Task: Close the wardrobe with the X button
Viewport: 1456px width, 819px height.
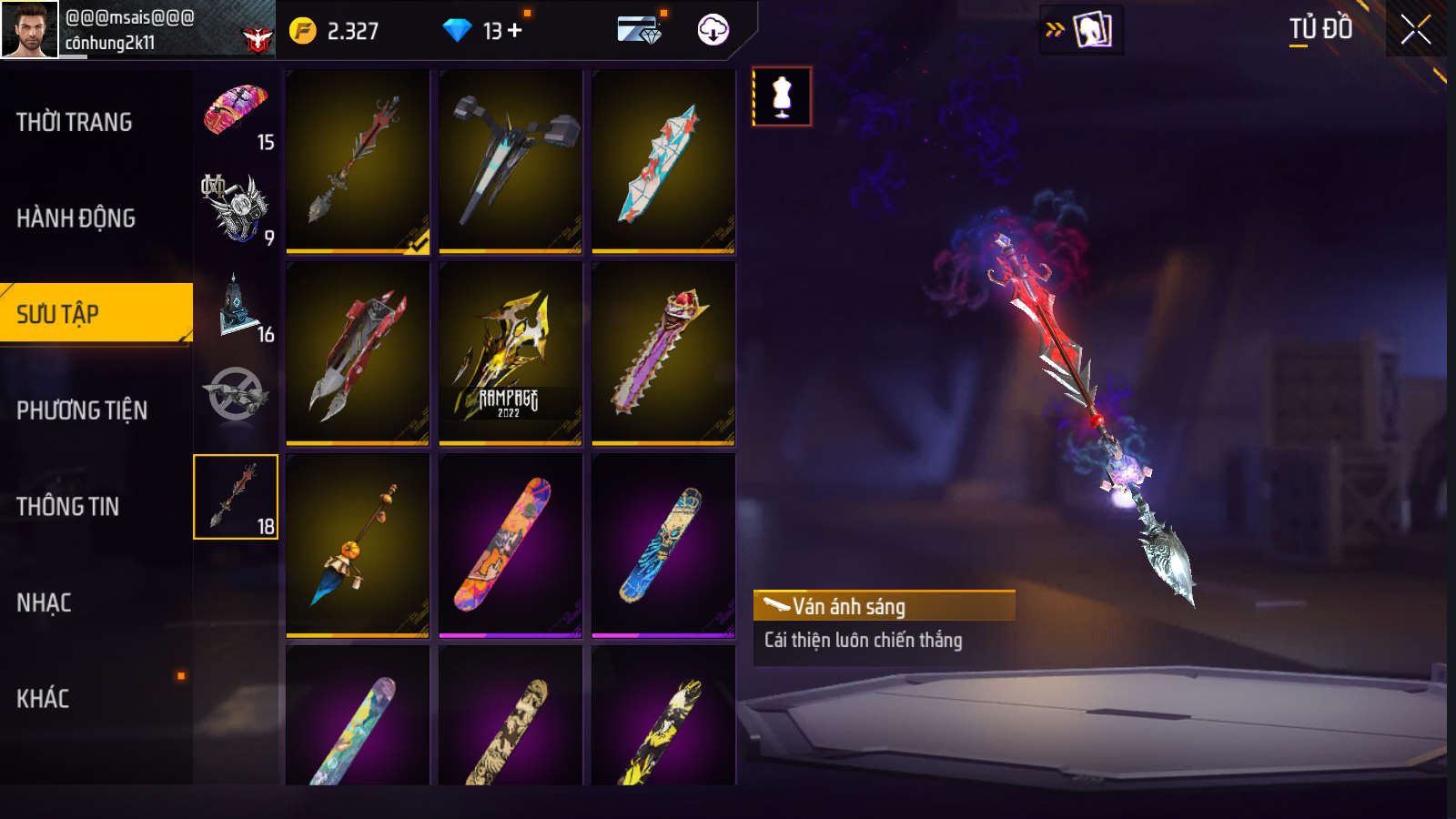Action: click(1415, 30)
